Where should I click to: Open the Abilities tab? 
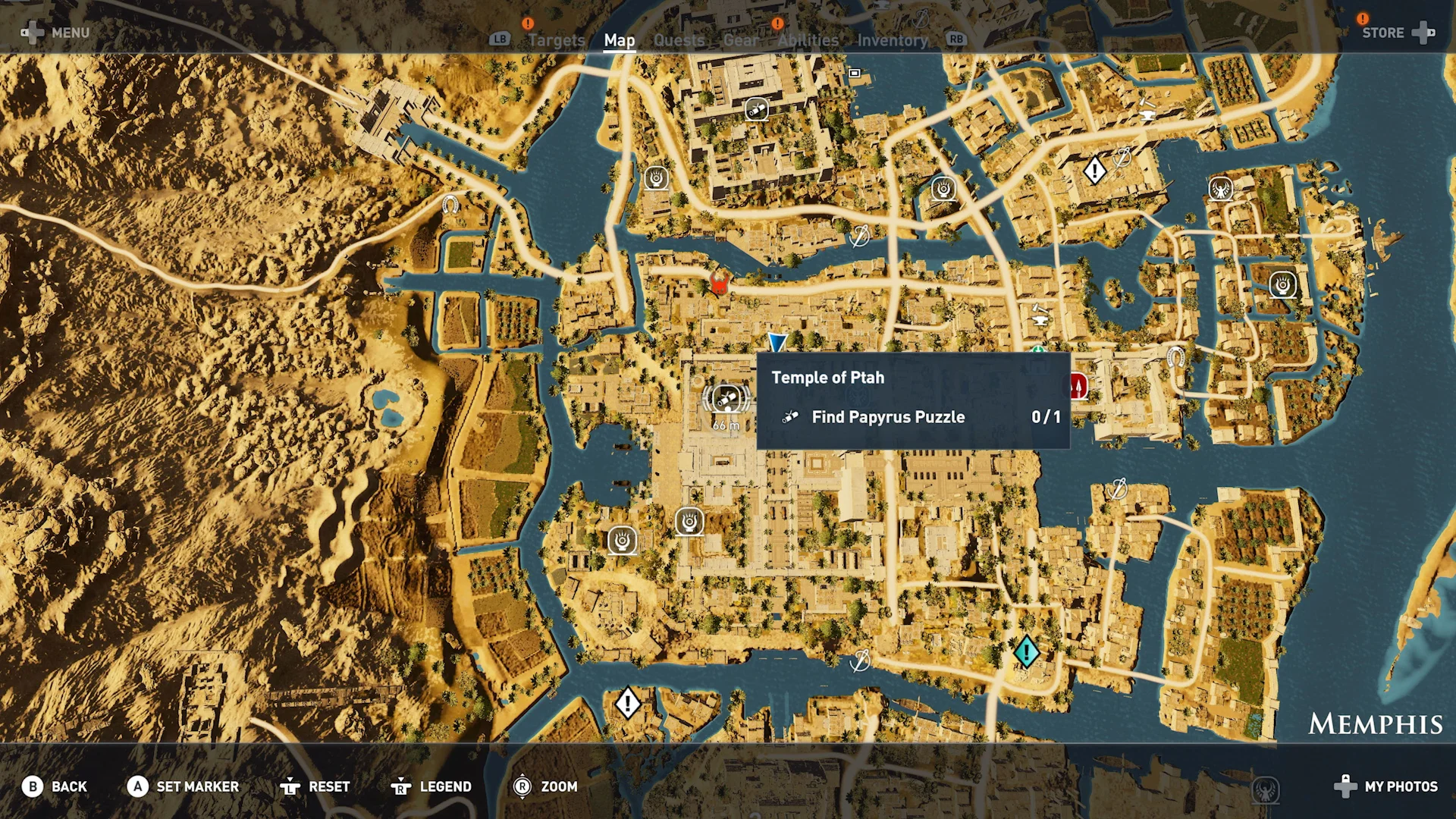tap(808, 40)
